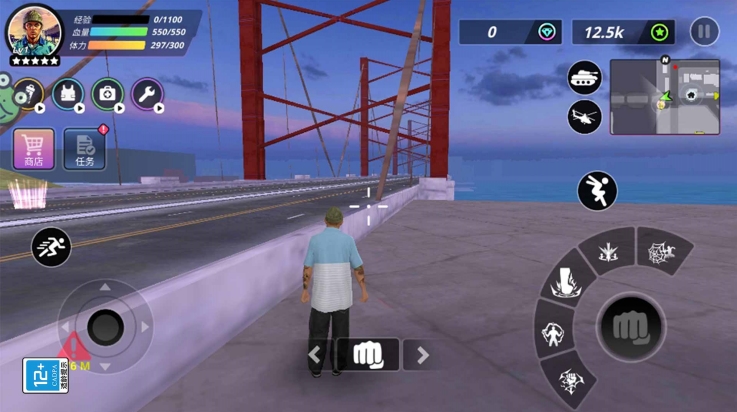
Task: Tap the green star currency counter
Action: pyautogui.click(x=622, y=32)
